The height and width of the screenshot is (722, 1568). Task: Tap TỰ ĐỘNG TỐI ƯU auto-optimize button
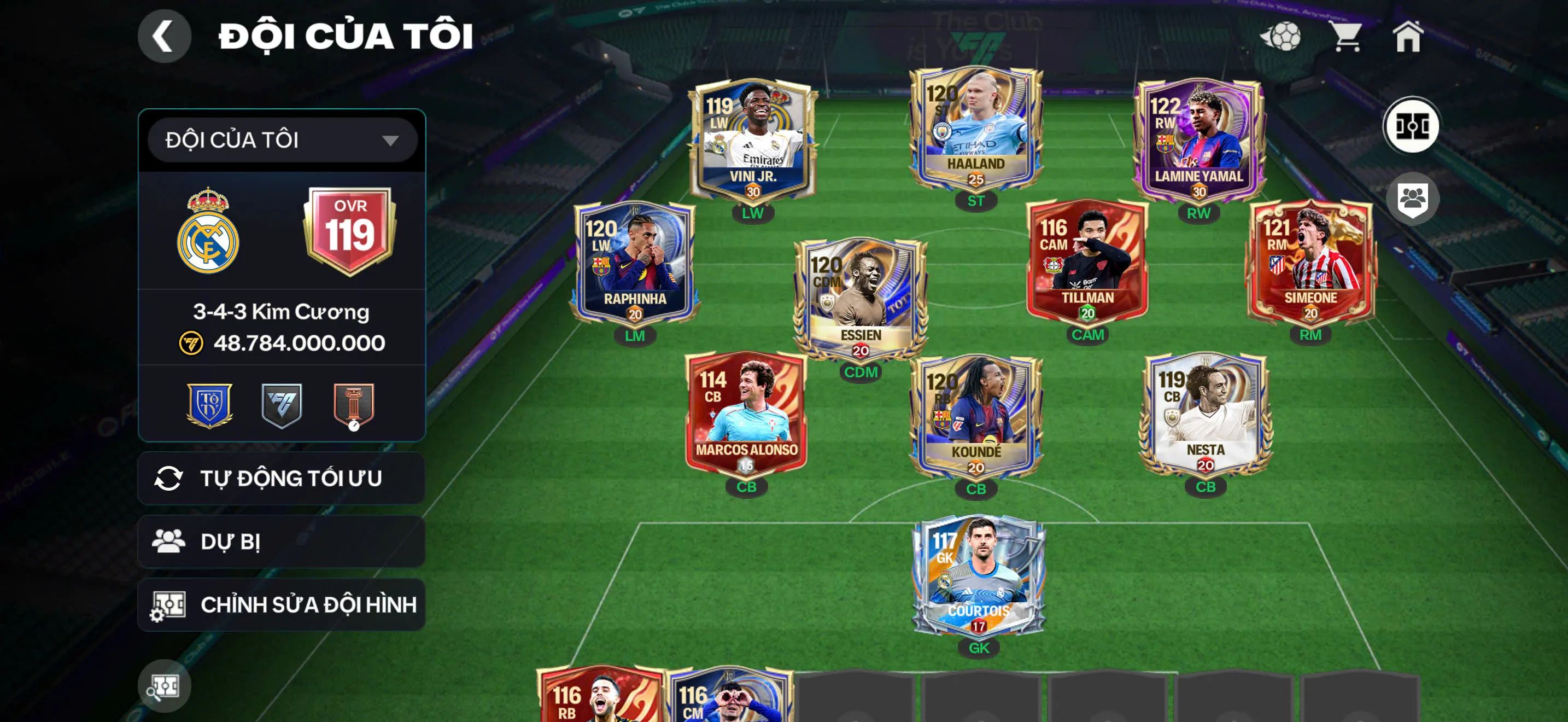pos(282,479)
